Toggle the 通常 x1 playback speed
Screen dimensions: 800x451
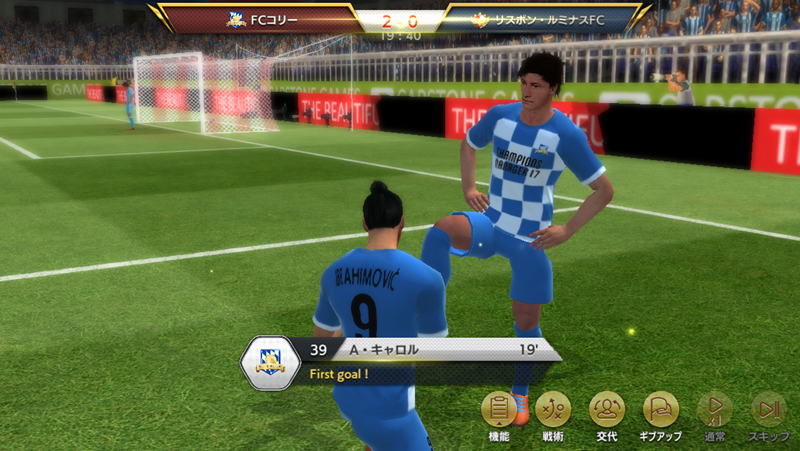[714, 410]
